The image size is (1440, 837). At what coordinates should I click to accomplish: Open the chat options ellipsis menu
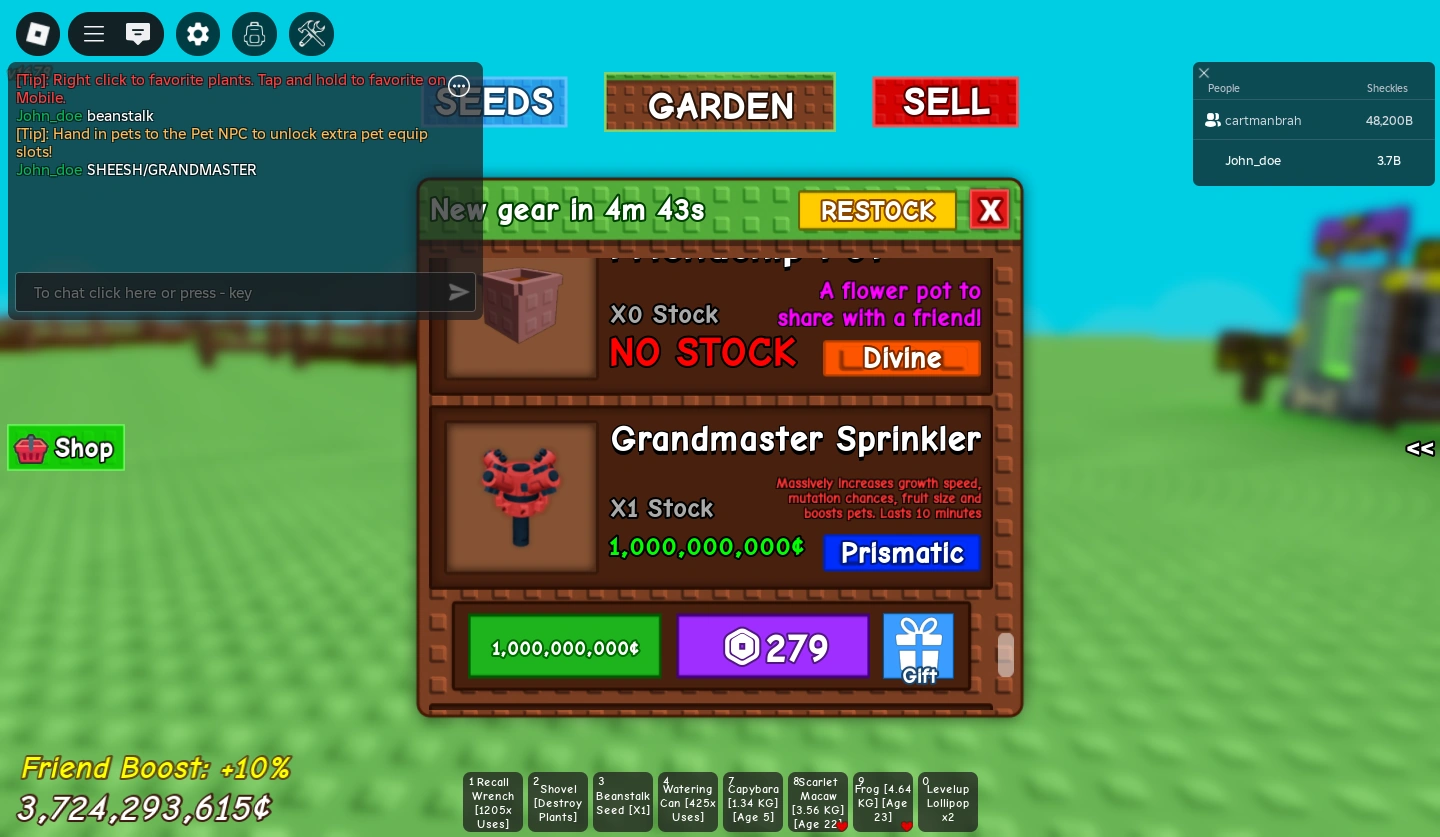tap(459, 86)
